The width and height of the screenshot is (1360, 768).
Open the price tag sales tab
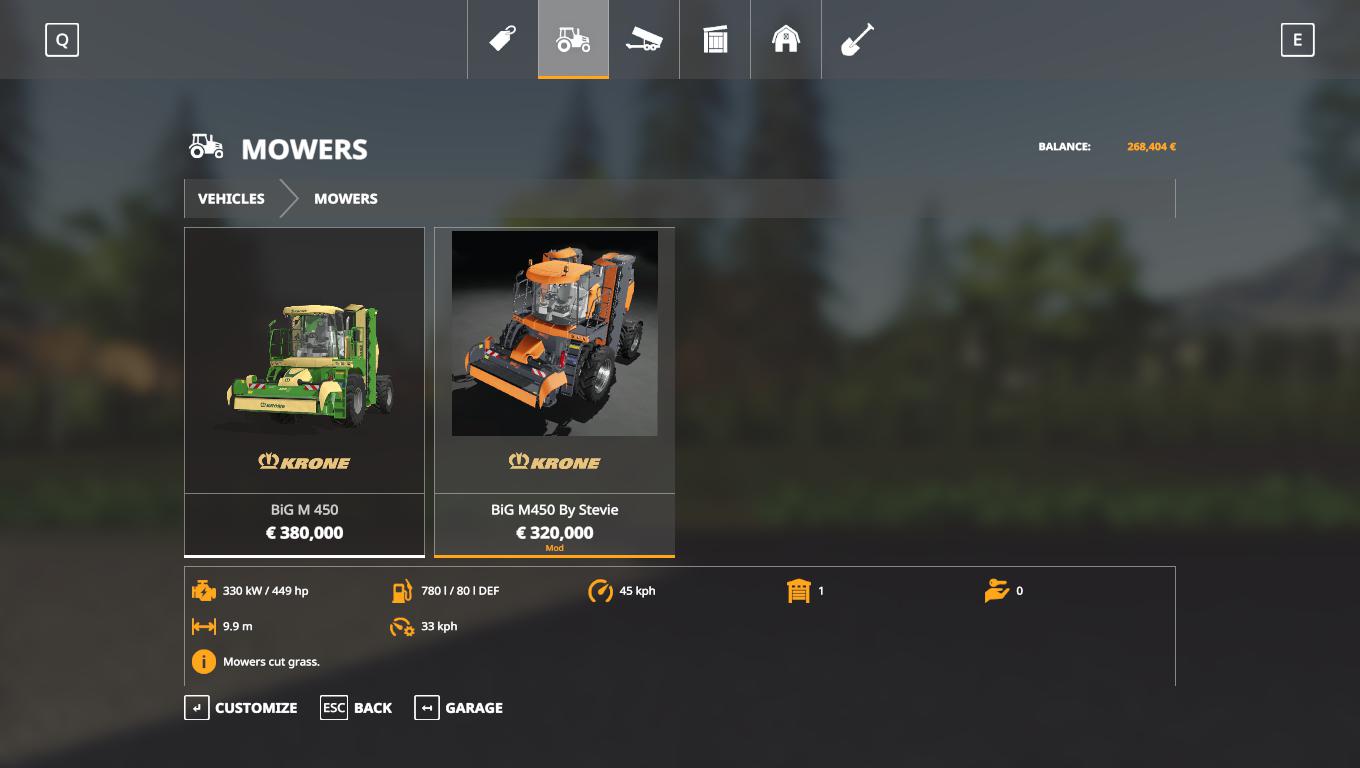tap(502, 40)
